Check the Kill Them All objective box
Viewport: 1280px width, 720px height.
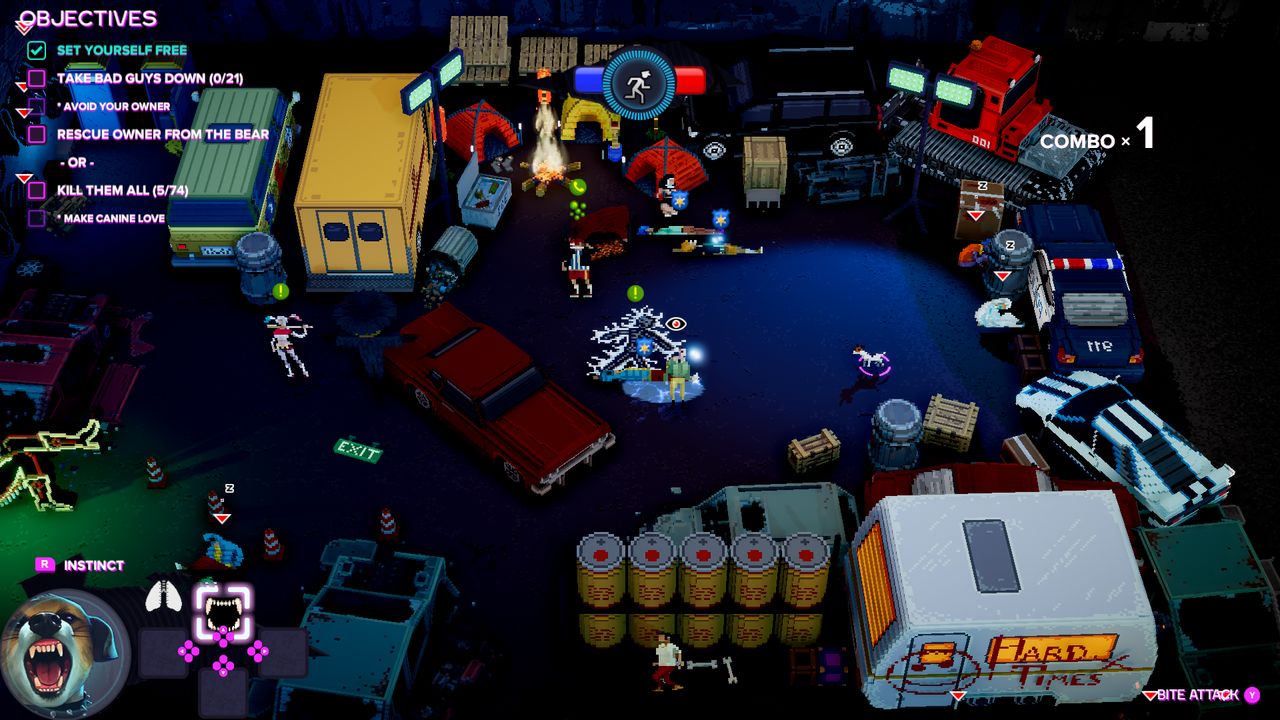[35, 190]
